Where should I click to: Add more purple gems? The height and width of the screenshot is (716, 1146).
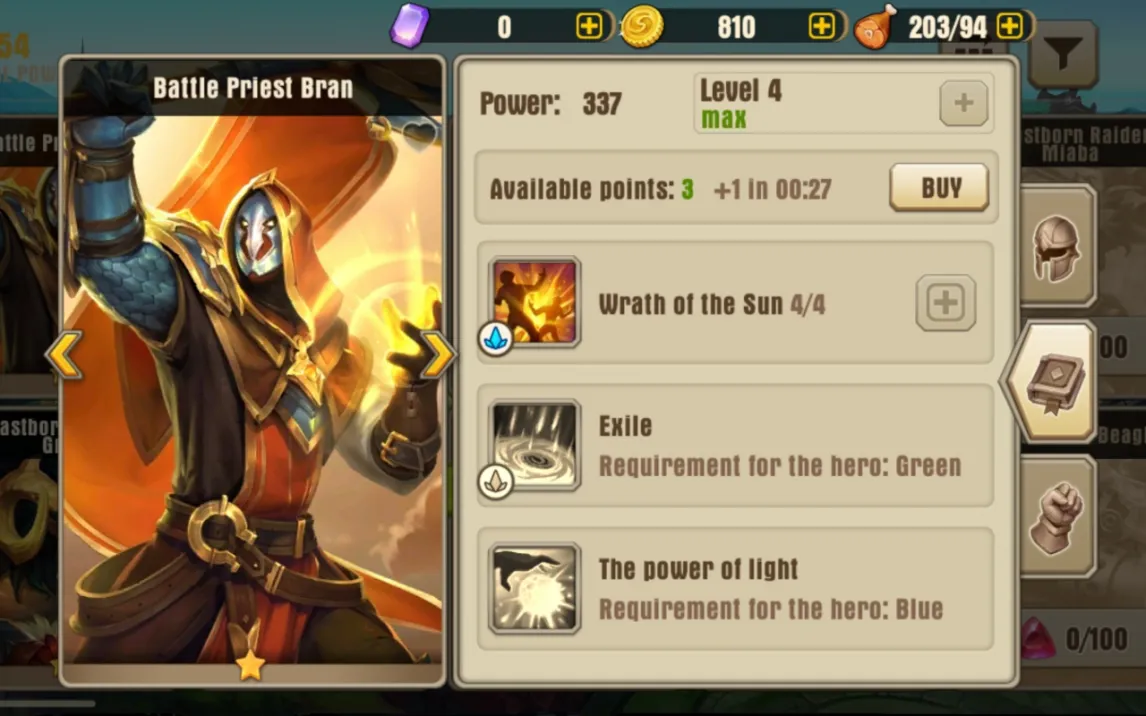589,27
